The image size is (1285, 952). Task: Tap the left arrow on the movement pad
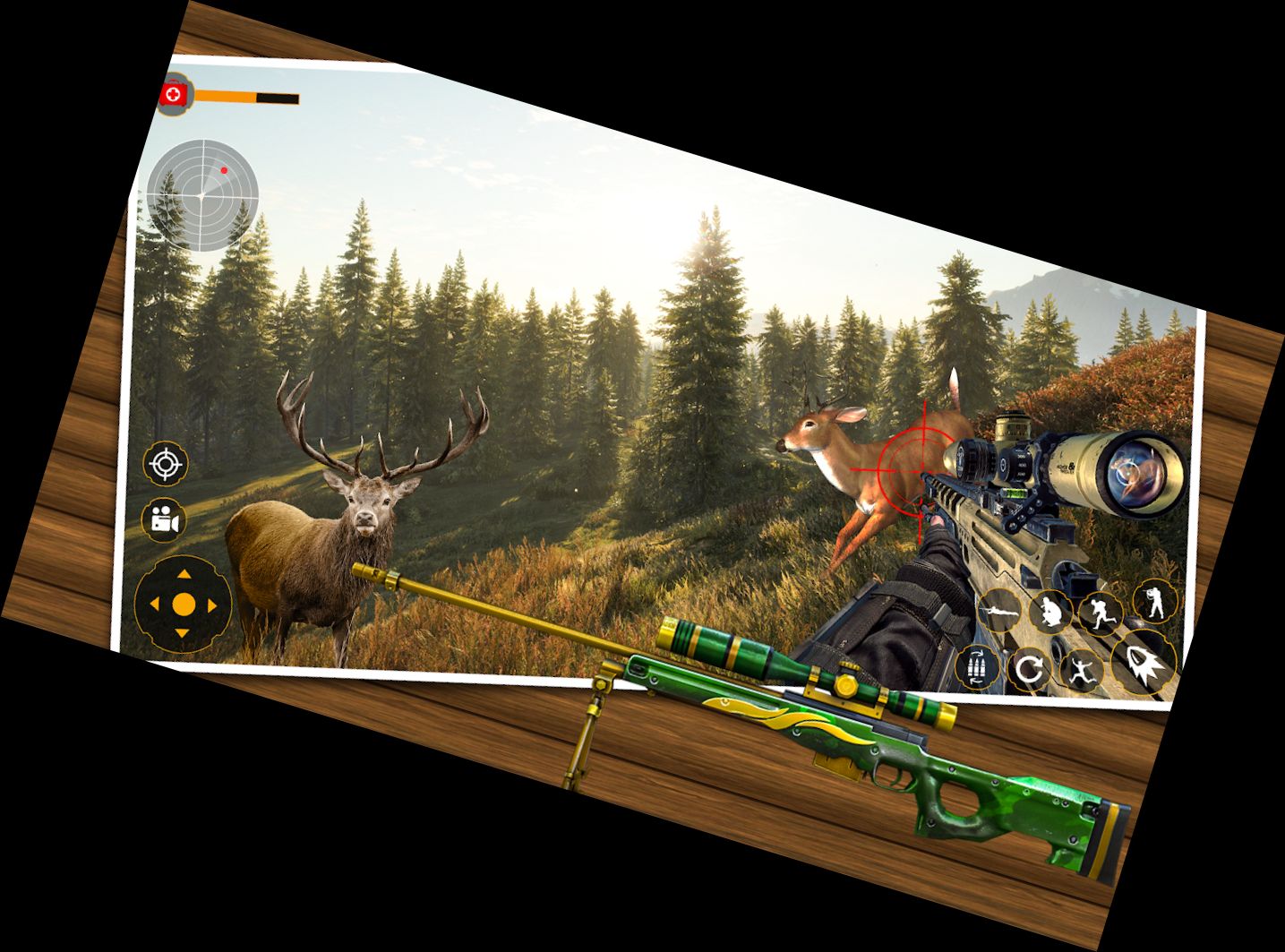coord(154,605)
